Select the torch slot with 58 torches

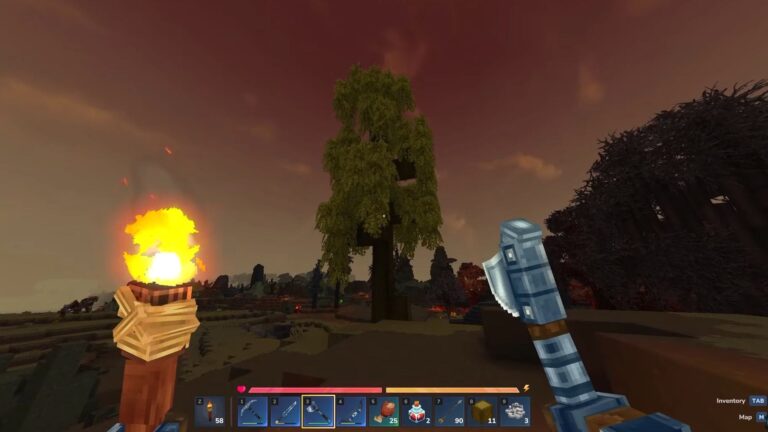209,411
